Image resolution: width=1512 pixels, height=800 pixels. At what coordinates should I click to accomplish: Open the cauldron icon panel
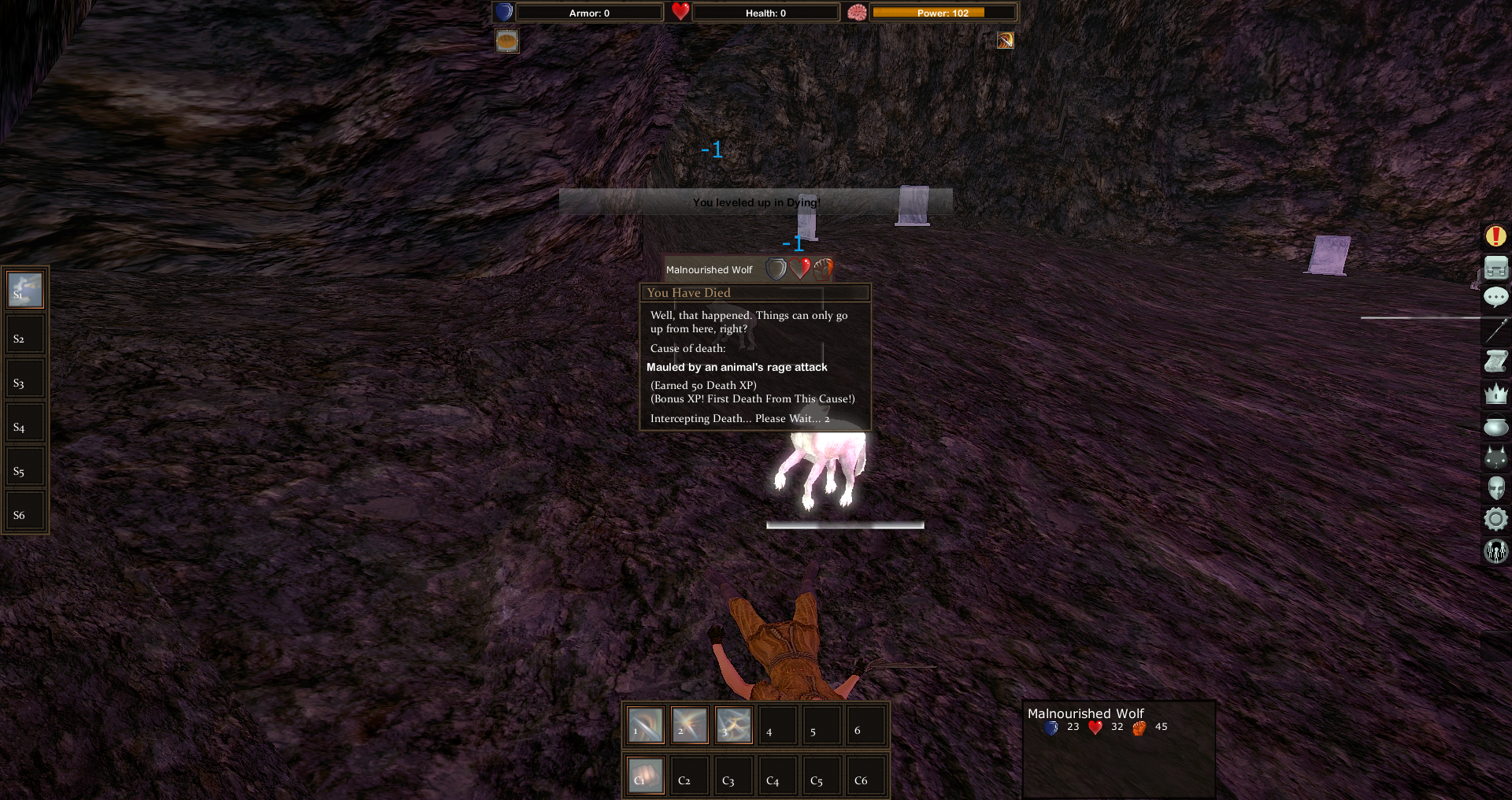coord(1495,426)
